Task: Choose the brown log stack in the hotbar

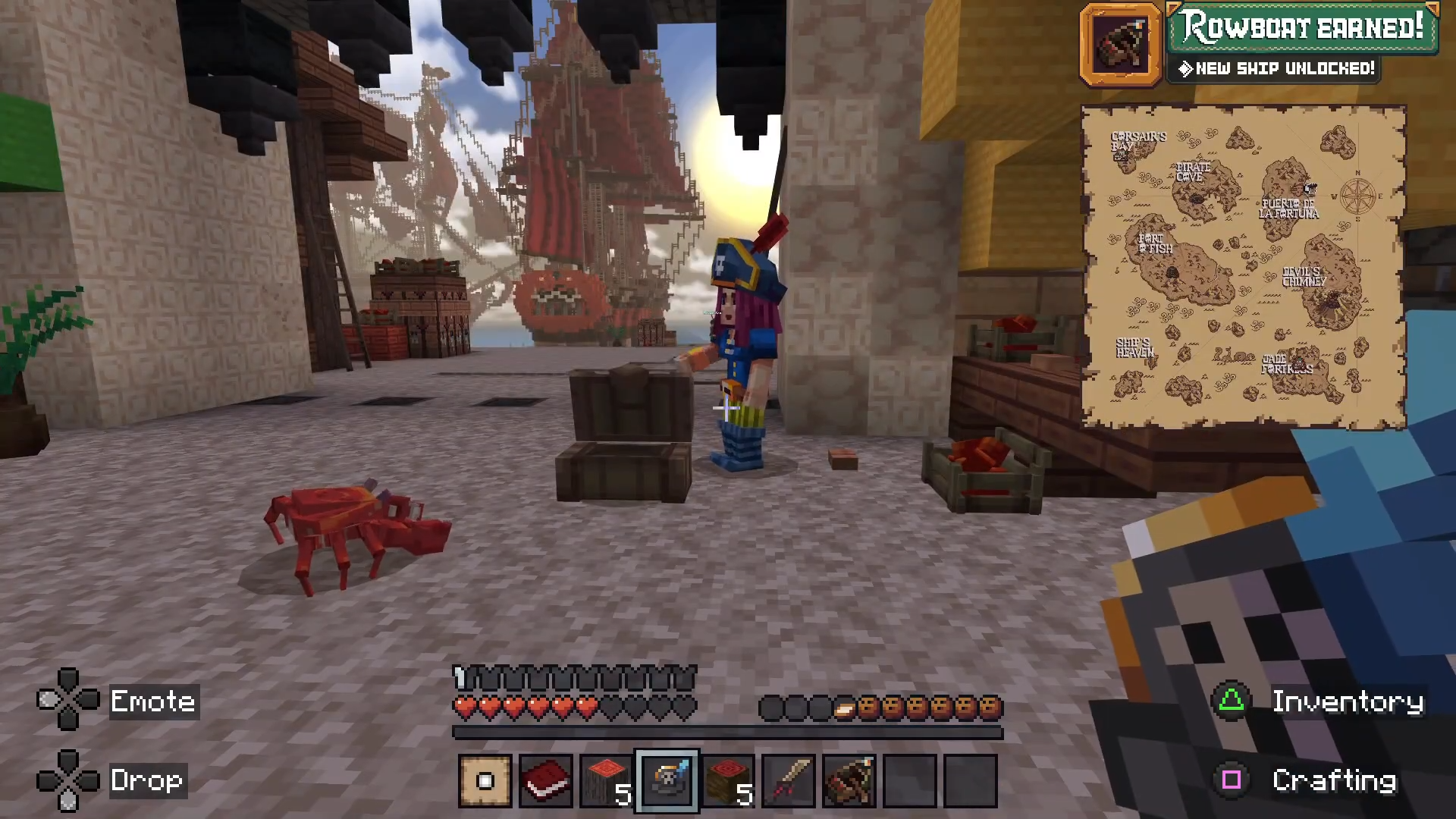Action: pos(728,780)
